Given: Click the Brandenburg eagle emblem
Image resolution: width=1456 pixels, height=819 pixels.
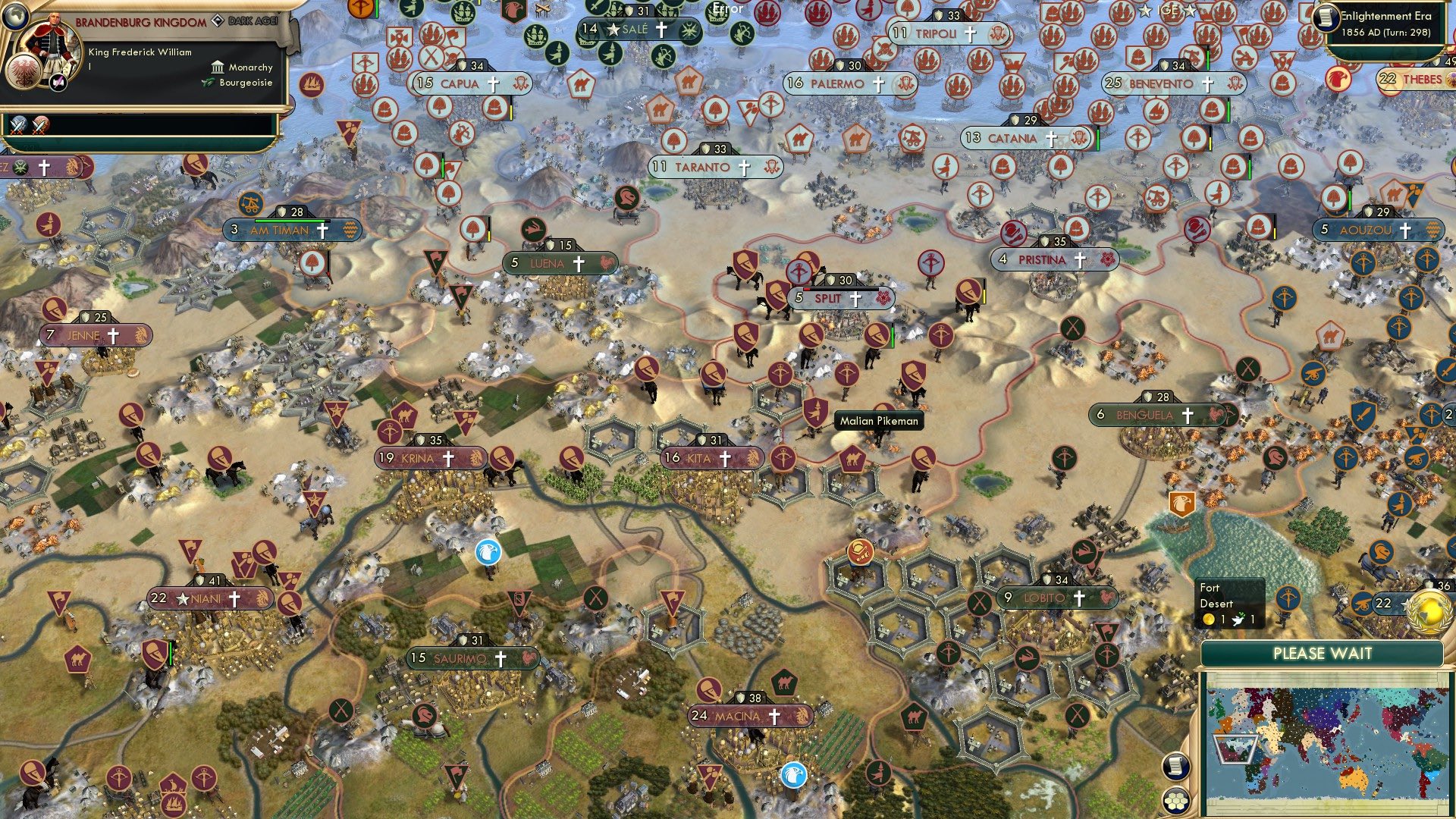Looking at the screenshot, I should pyautogui.click(x=24, y=73).
